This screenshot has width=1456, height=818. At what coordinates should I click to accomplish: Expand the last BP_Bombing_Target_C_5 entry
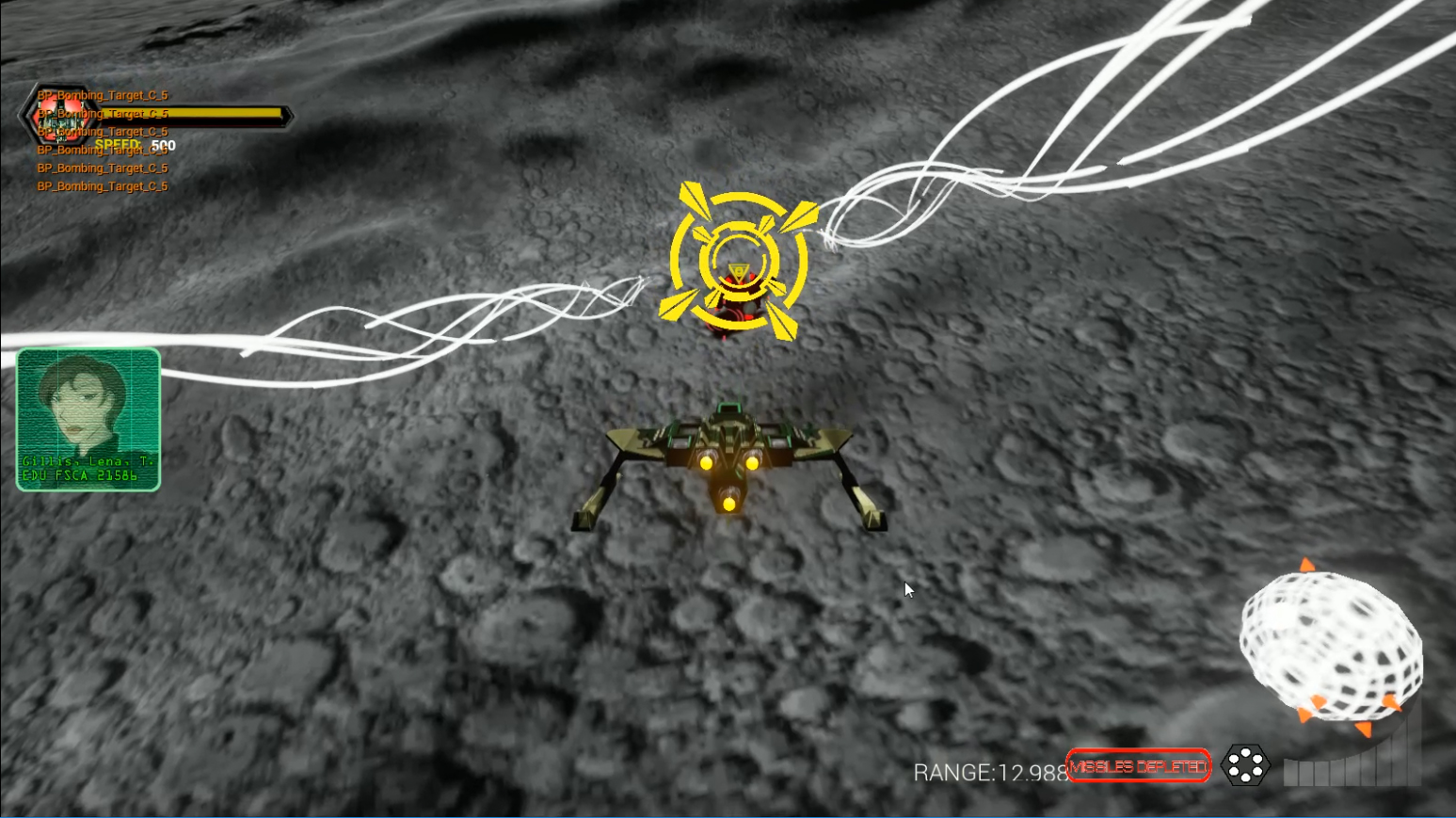pyautogui.click(x=102, y=186)
